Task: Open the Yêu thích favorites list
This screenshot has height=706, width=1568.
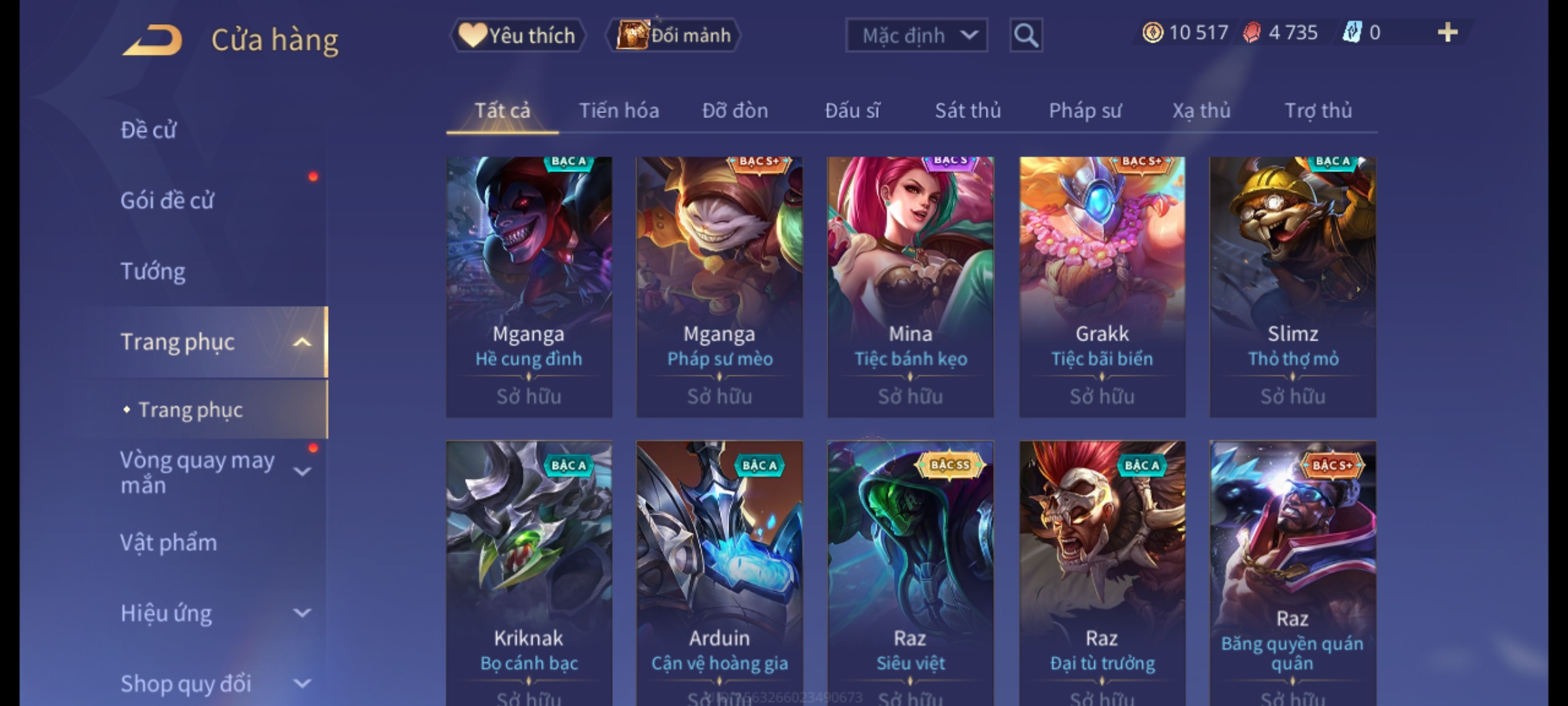Action: click(x=518, y=35)
